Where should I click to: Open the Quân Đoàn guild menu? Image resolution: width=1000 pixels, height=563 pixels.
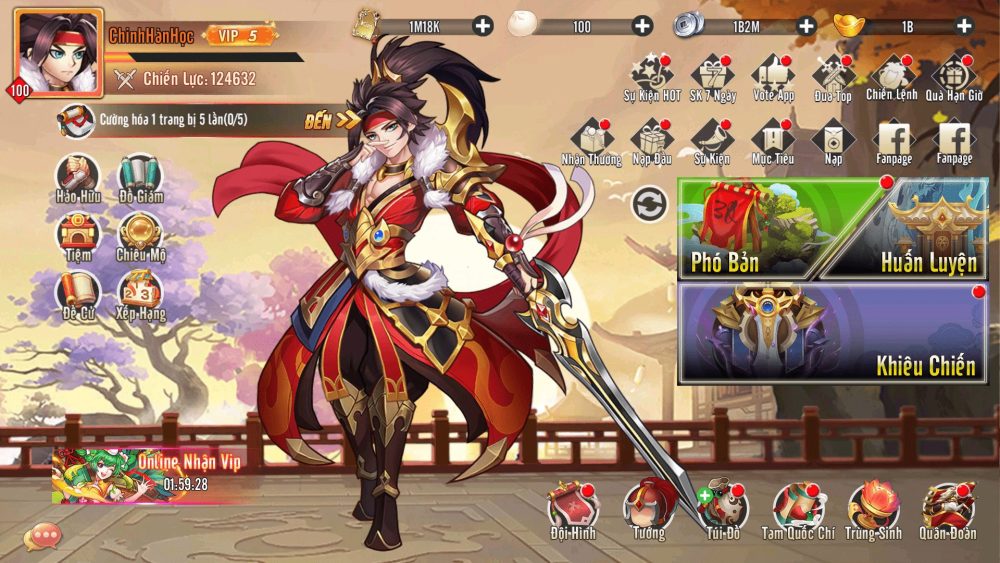pos(948,510)
